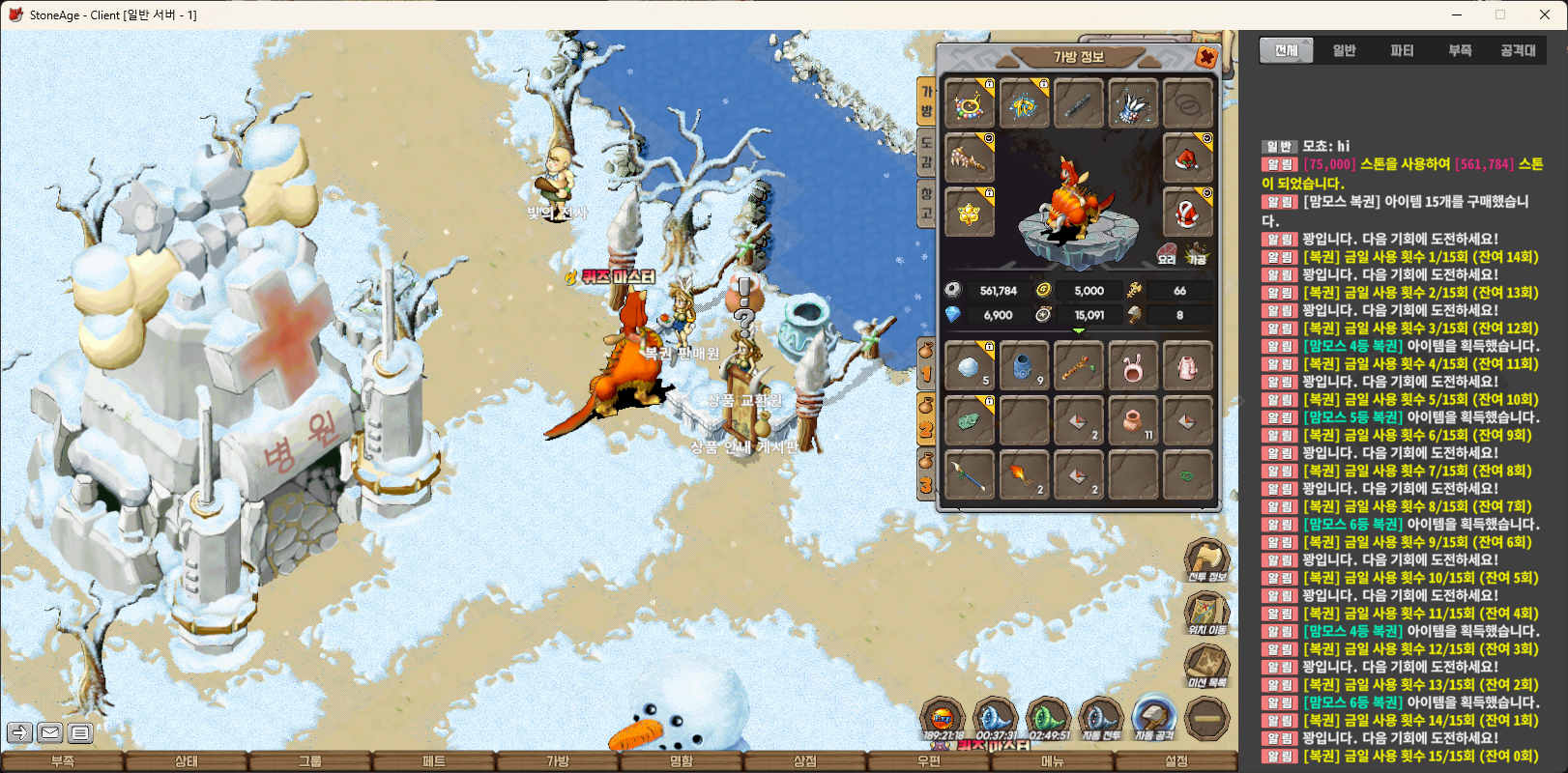Select the red Santa hat equipment slot
1568x773 pixels.
[1187, 157]
